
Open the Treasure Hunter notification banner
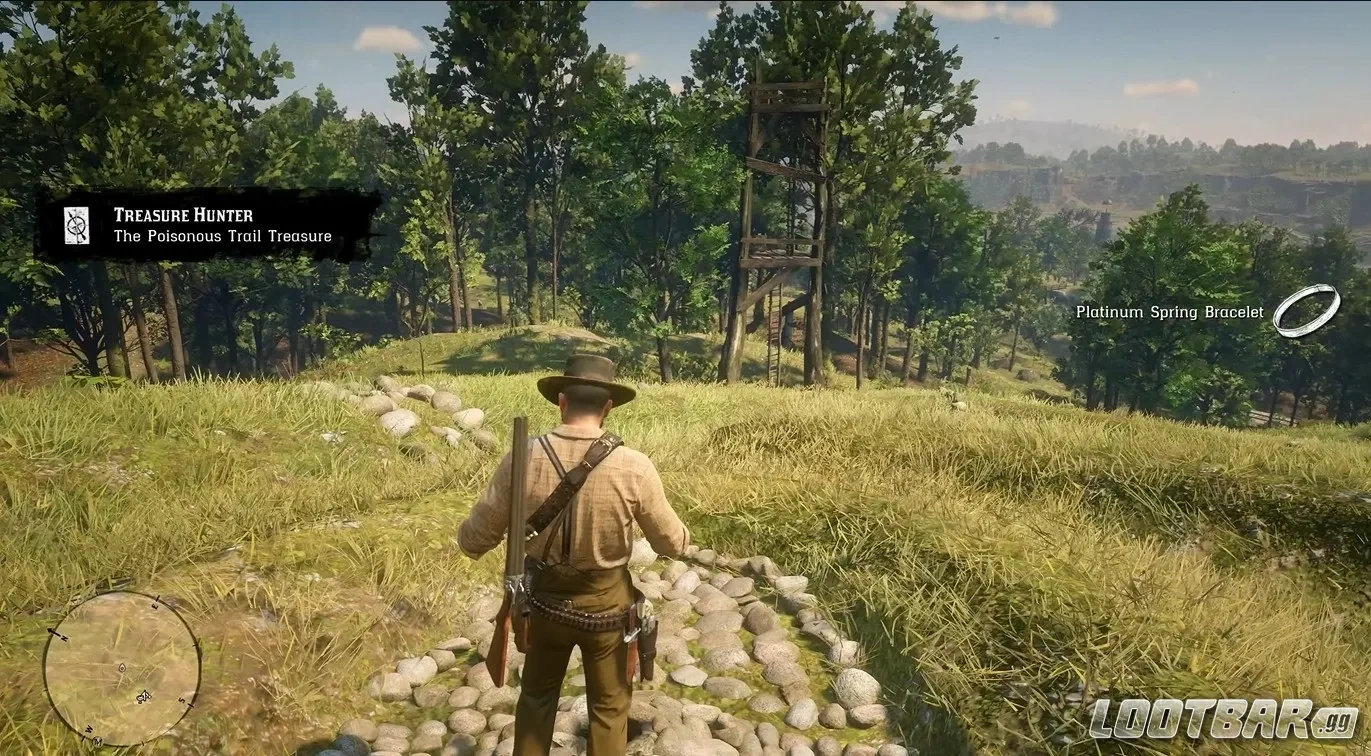click(x=210, y=225)
